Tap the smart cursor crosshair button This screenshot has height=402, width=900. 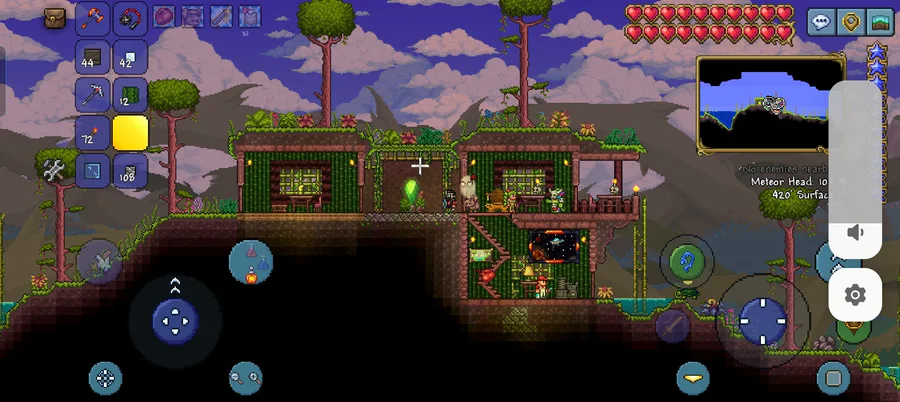click(x=105, y=377)
